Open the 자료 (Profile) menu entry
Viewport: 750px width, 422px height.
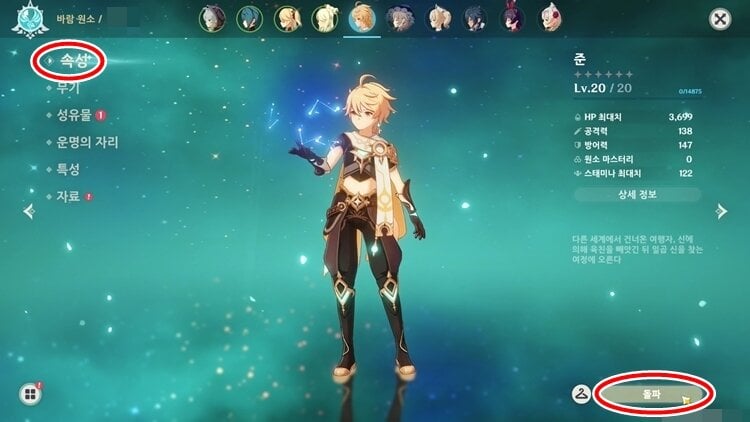(68, 196)
